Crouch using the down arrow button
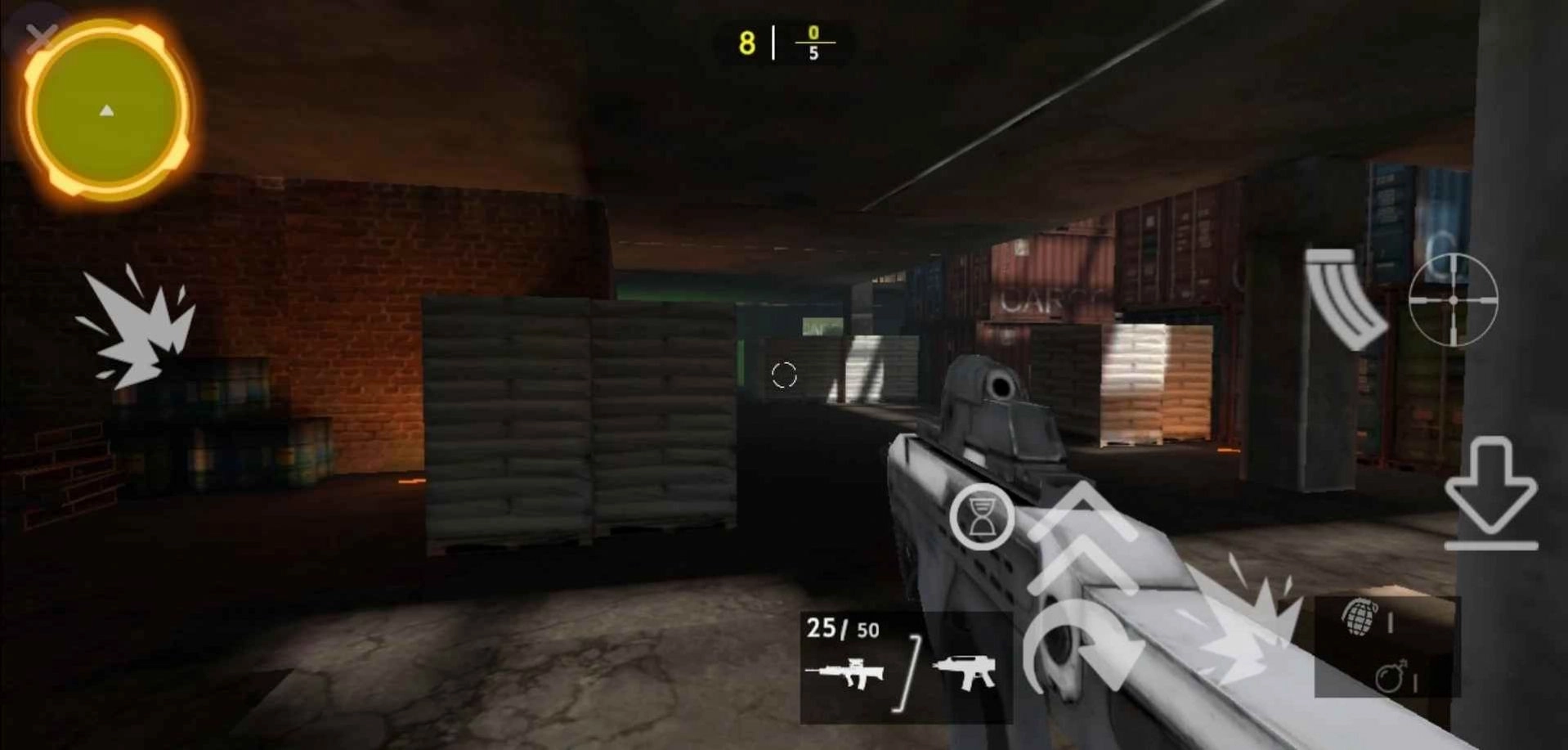 (1491, 495)
